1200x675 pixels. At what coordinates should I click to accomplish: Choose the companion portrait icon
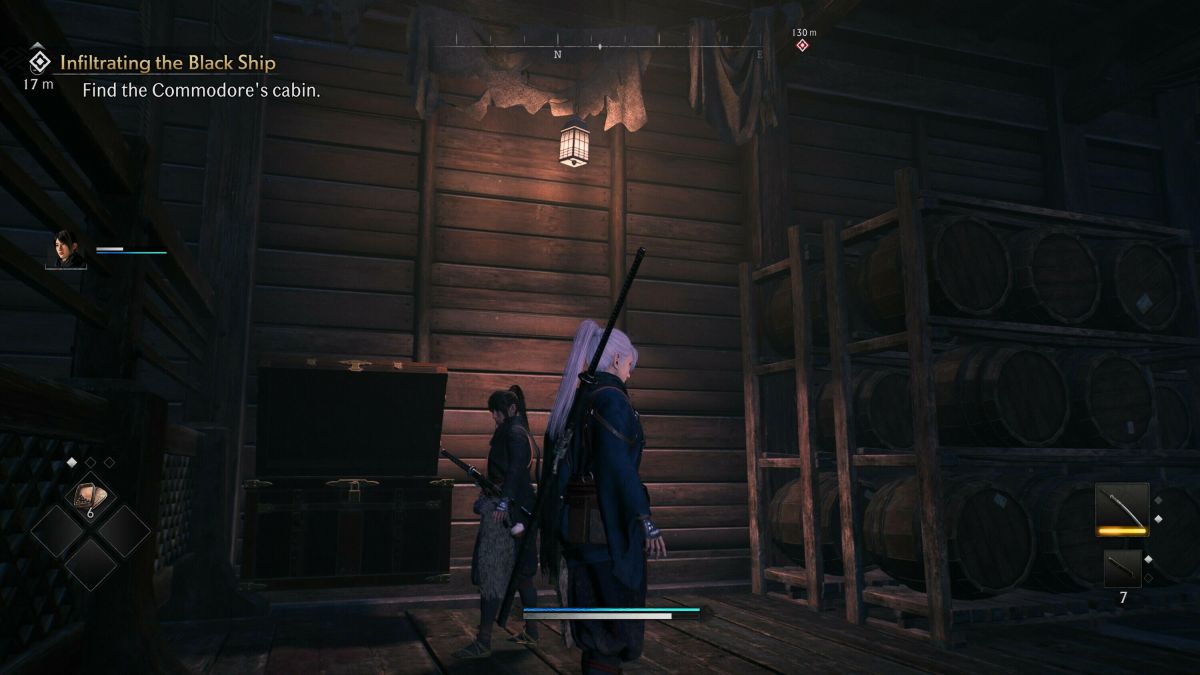[66, 249]
